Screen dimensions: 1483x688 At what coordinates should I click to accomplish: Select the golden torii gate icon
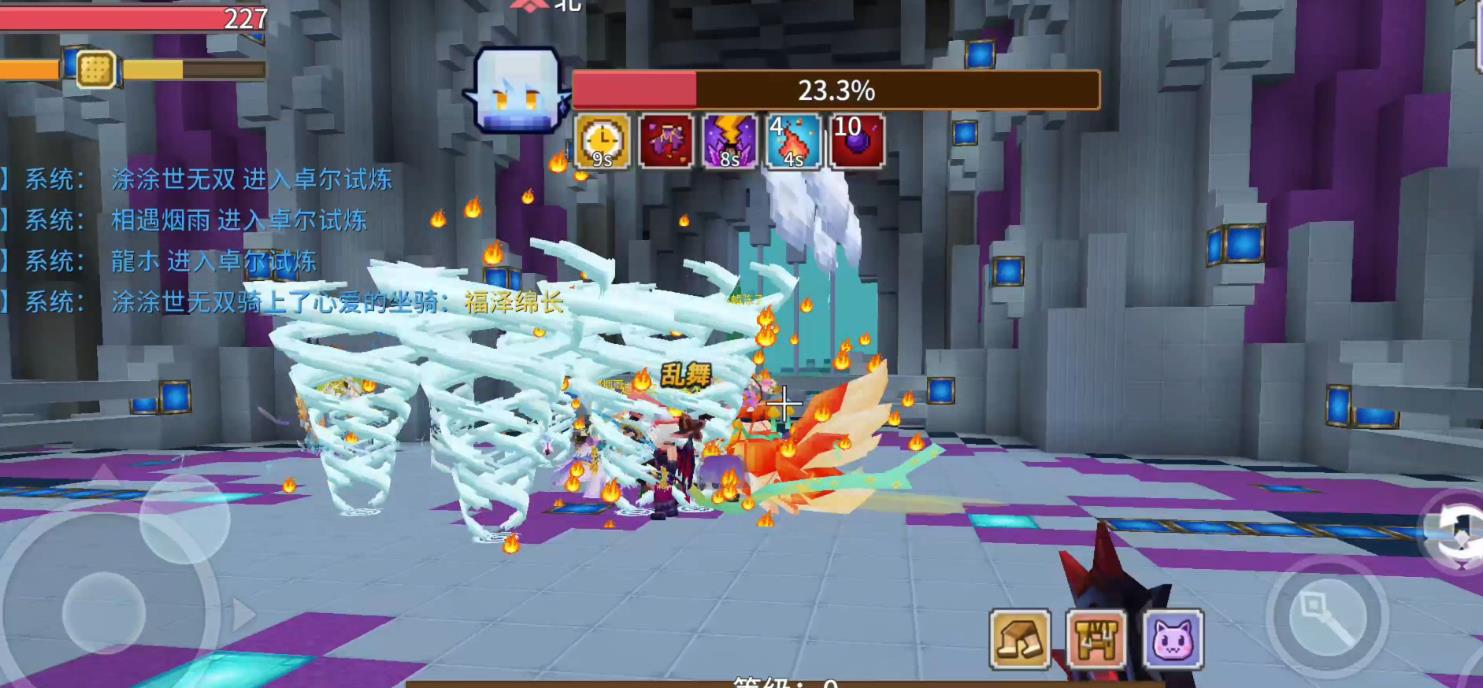tap(1096, 639)
